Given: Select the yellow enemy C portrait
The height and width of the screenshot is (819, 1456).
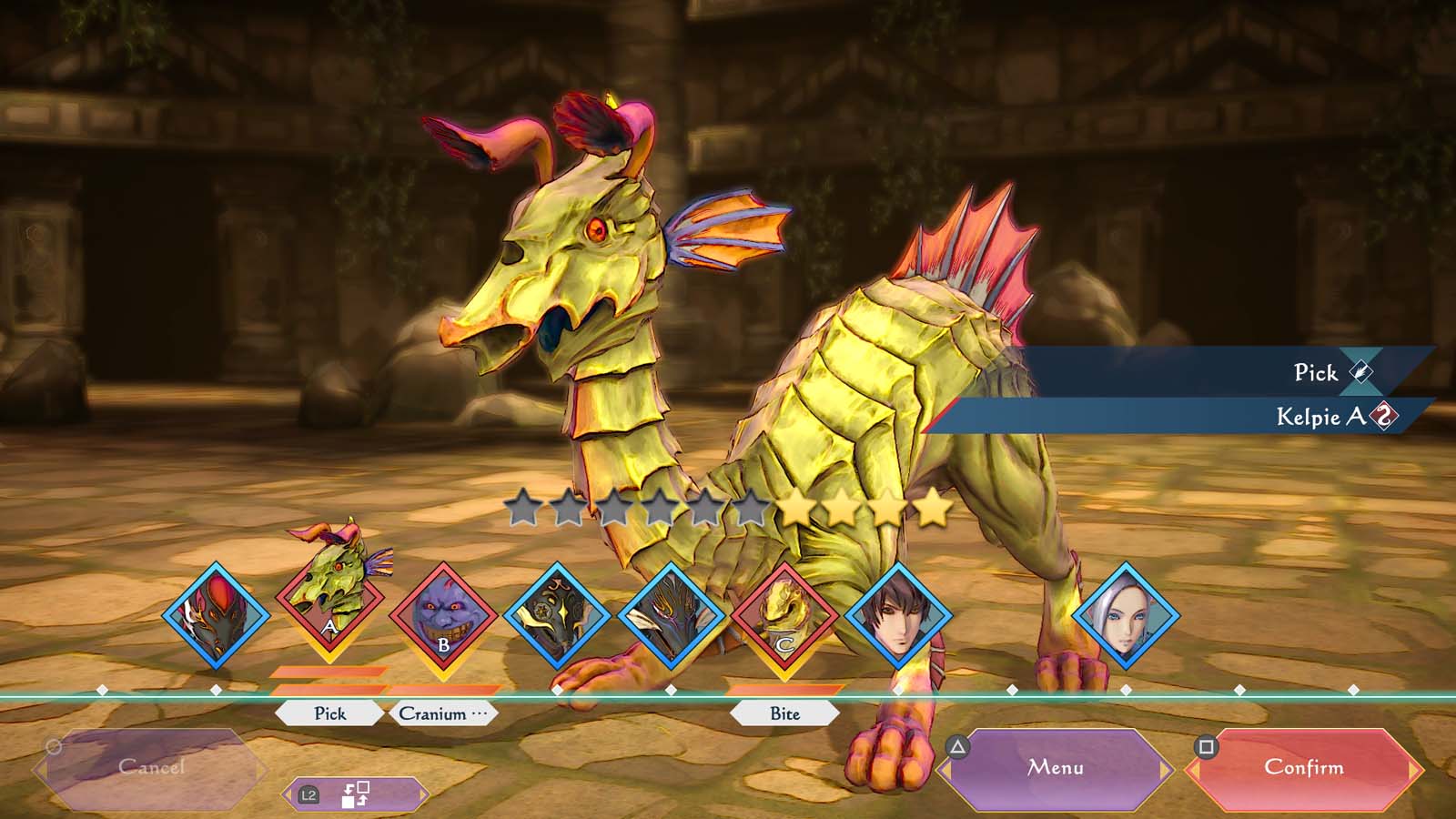Looking at the screenshot, I should (784, 616).
